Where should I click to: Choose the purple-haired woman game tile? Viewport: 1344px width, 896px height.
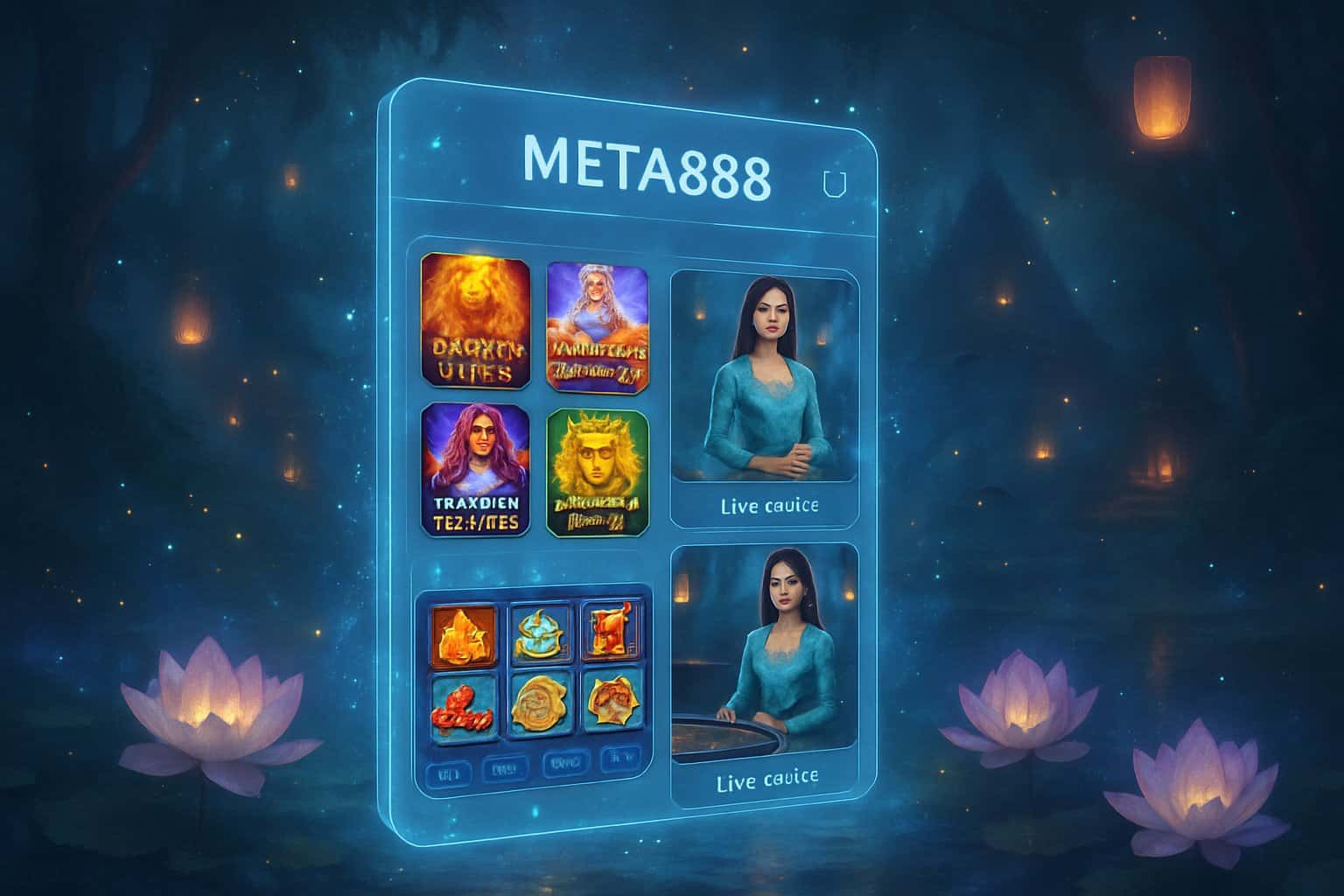[475, 470]
